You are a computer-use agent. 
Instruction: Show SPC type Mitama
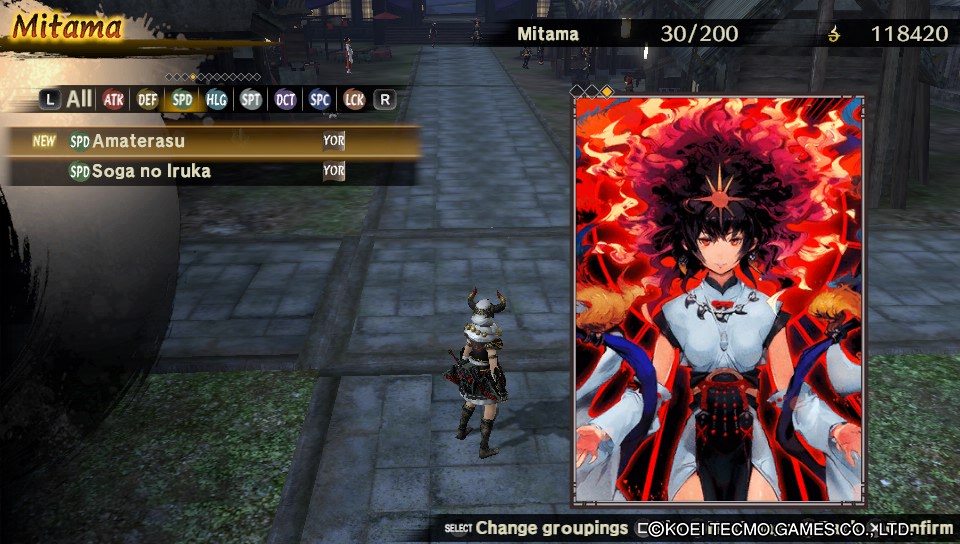point(319,99)
